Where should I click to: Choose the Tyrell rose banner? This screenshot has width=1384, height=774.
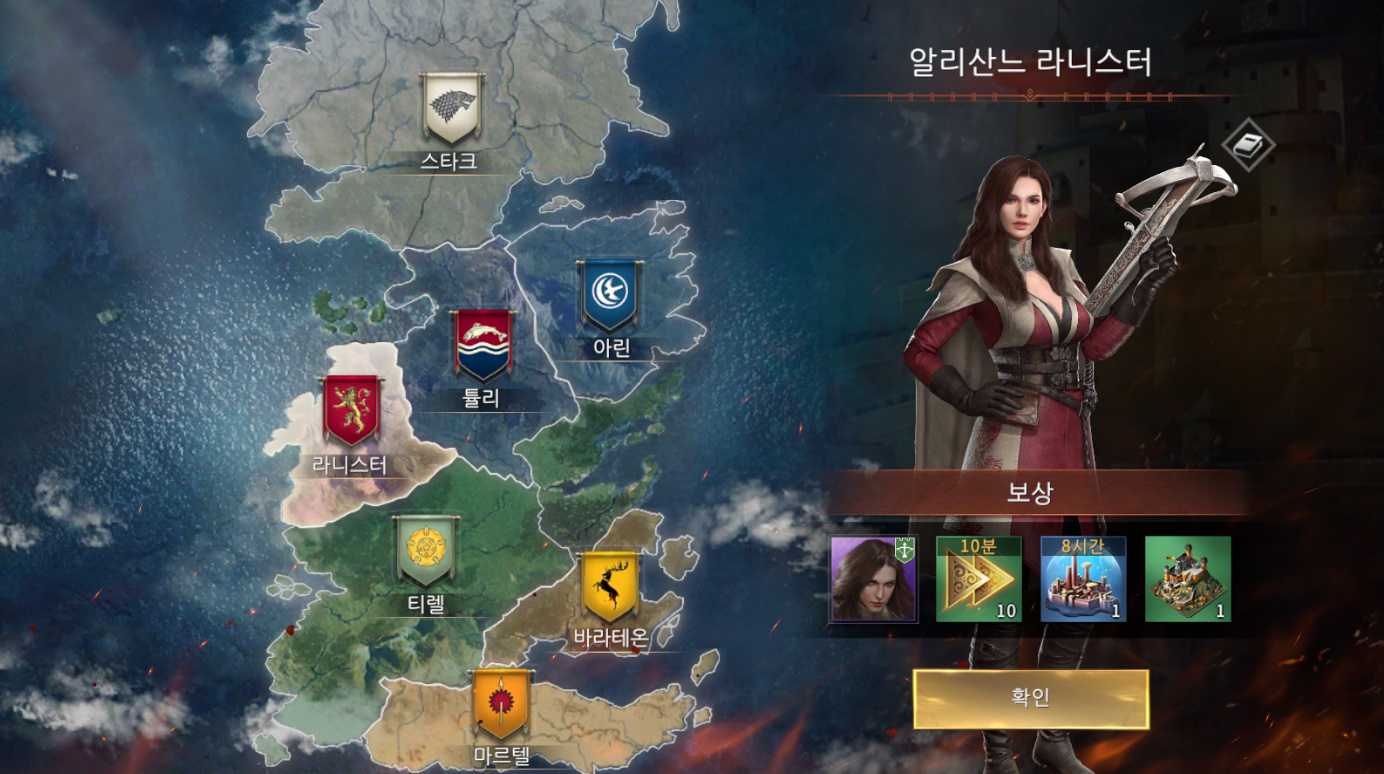pyautogui.click(x=427, y=551)
